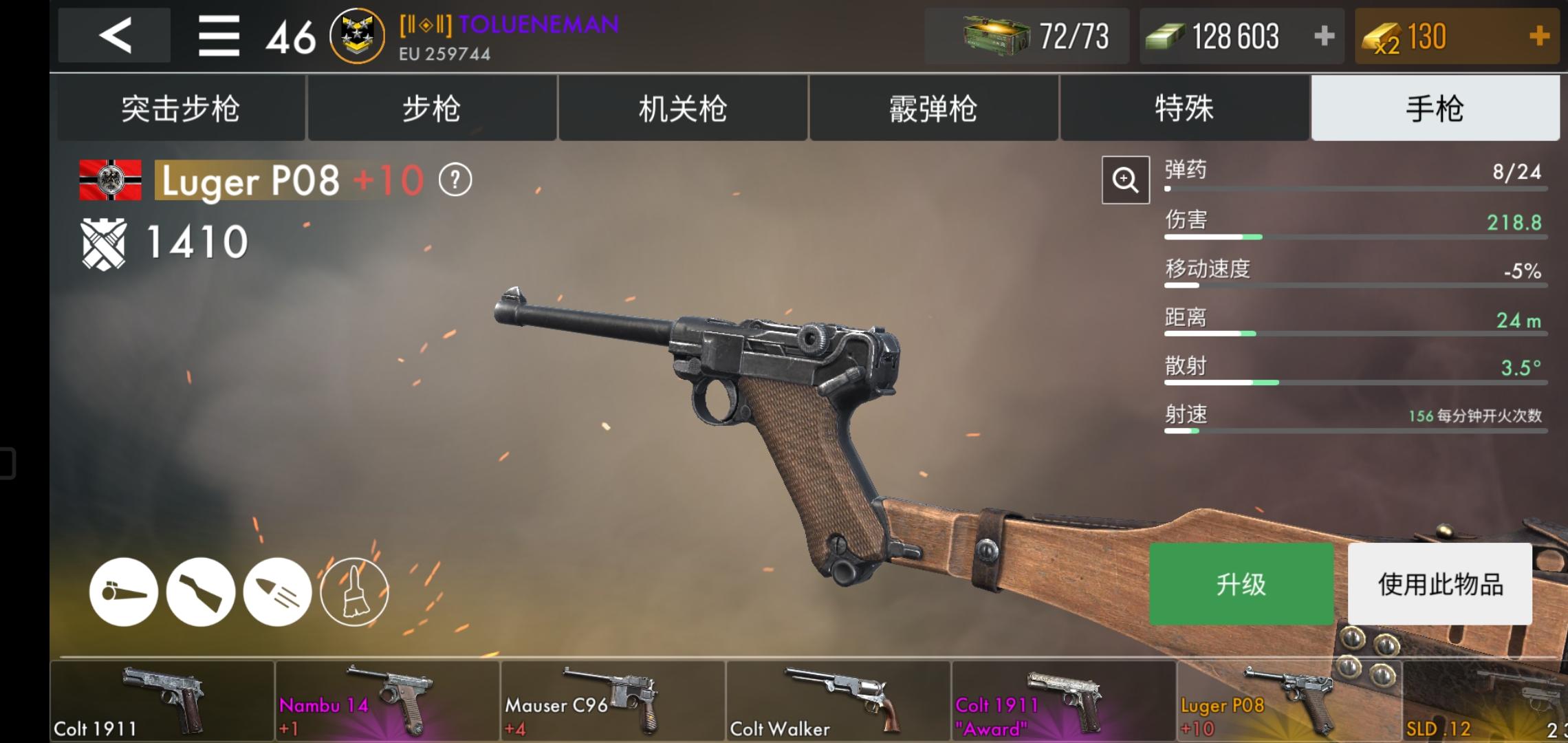Choose the Colt Walker revolver thumbnail

(838, 700)
